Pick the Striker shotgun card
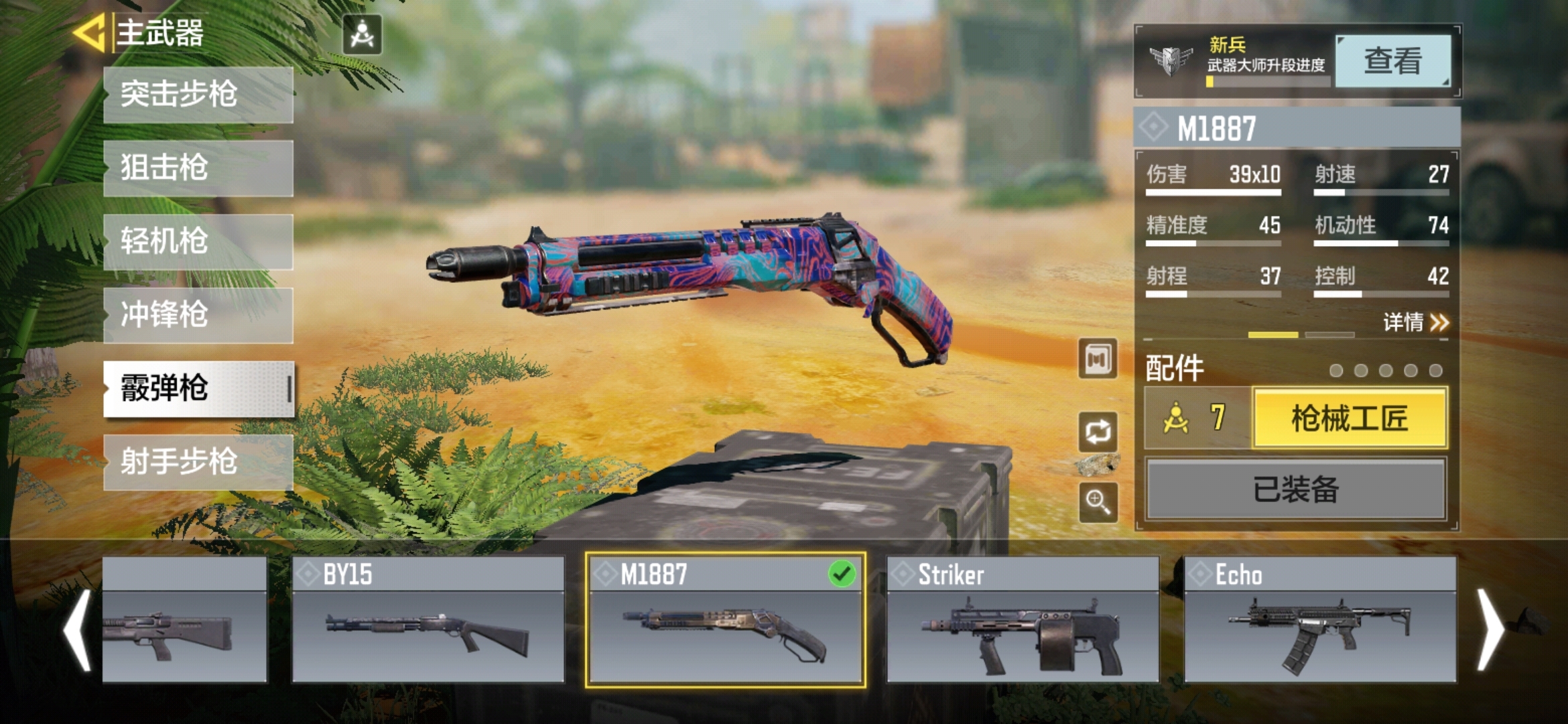Image resolution: width=1568 pixels, height=724 pixels. [1023, 619]
